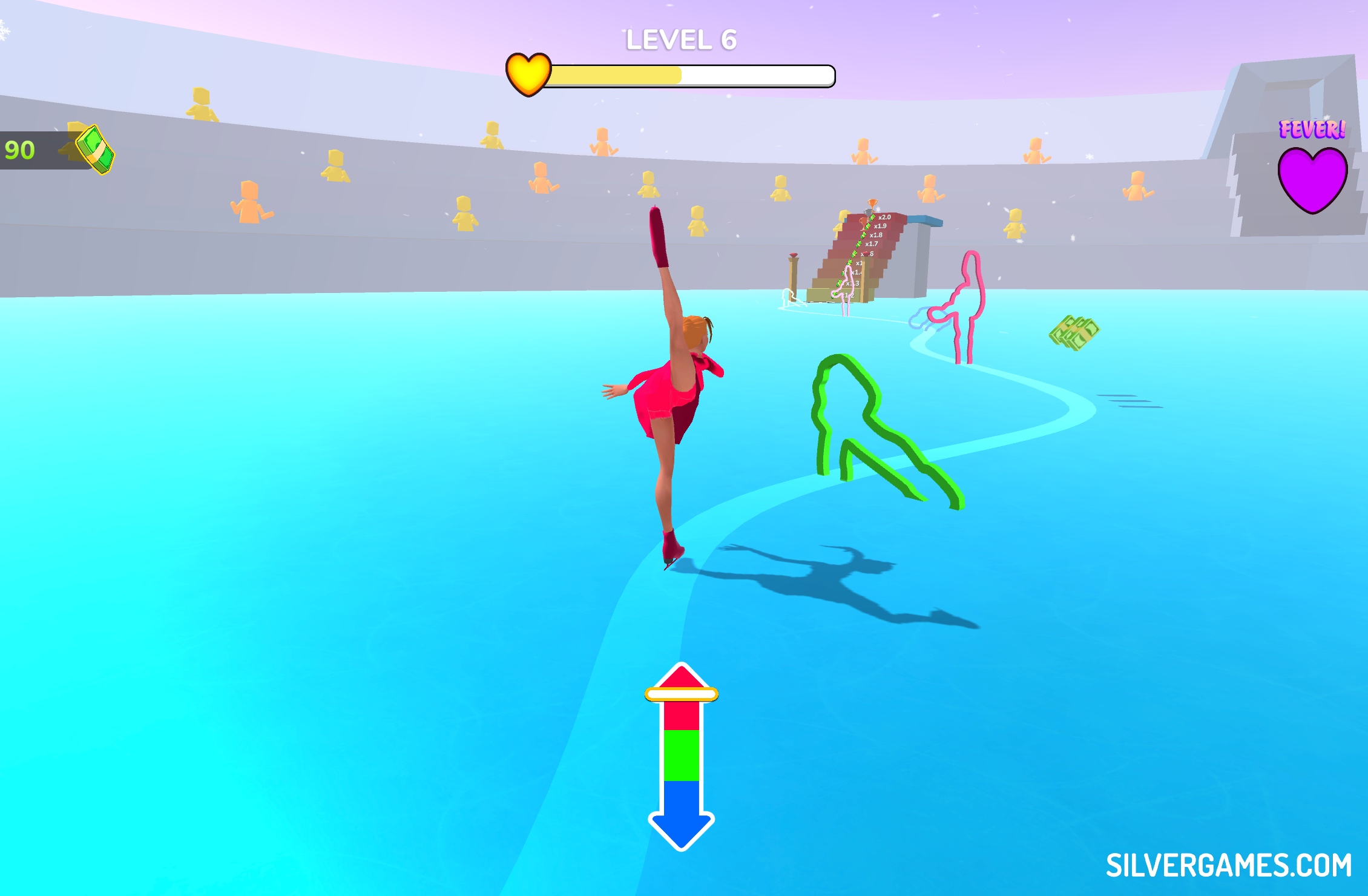This screenshot has width=1368, height=896.
Task: Click the green cash stack icon
Action: 95,150
